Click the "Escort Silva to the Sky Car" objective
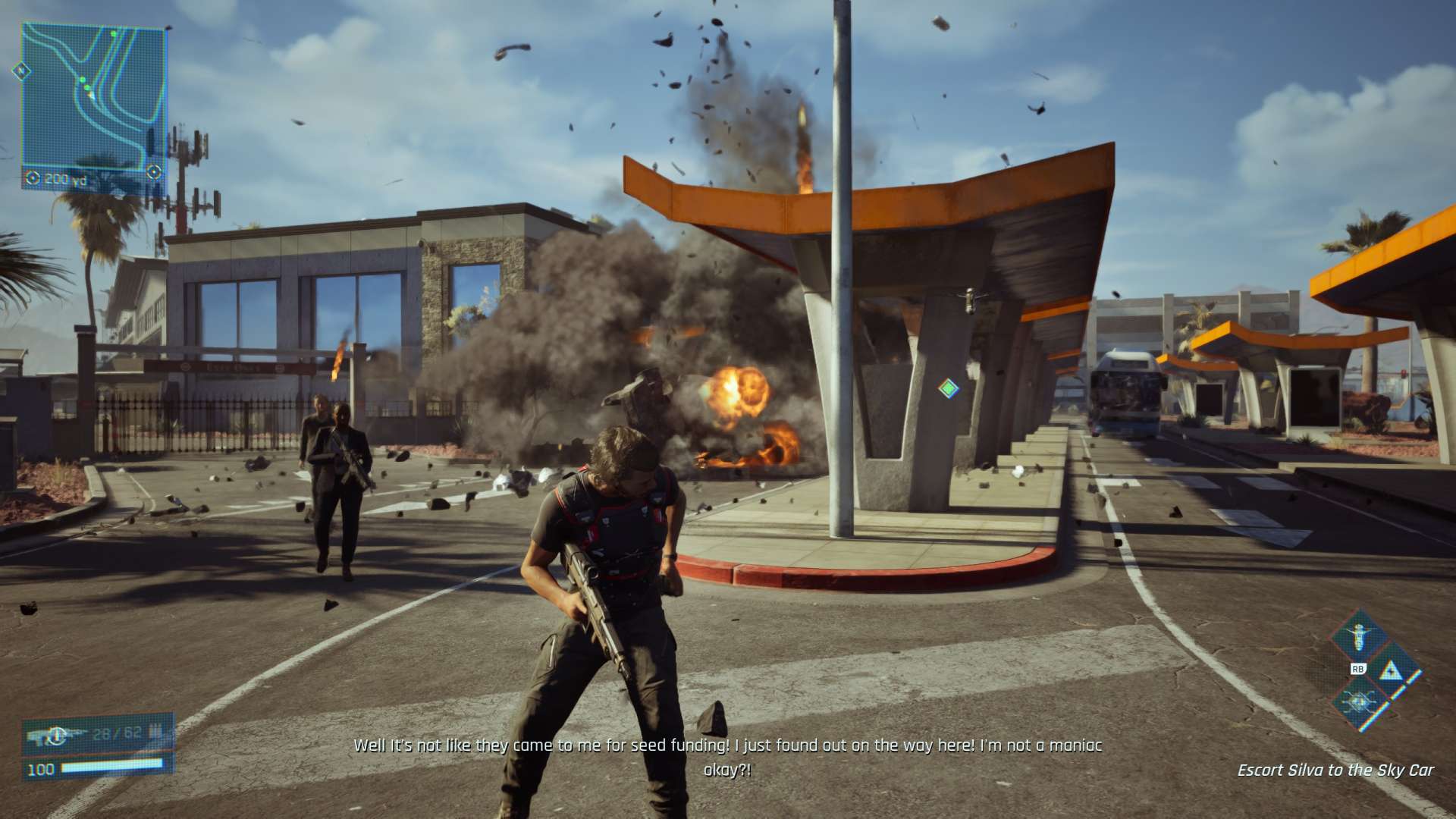This screenshot has width=1456, height=819. (1335, 770)
